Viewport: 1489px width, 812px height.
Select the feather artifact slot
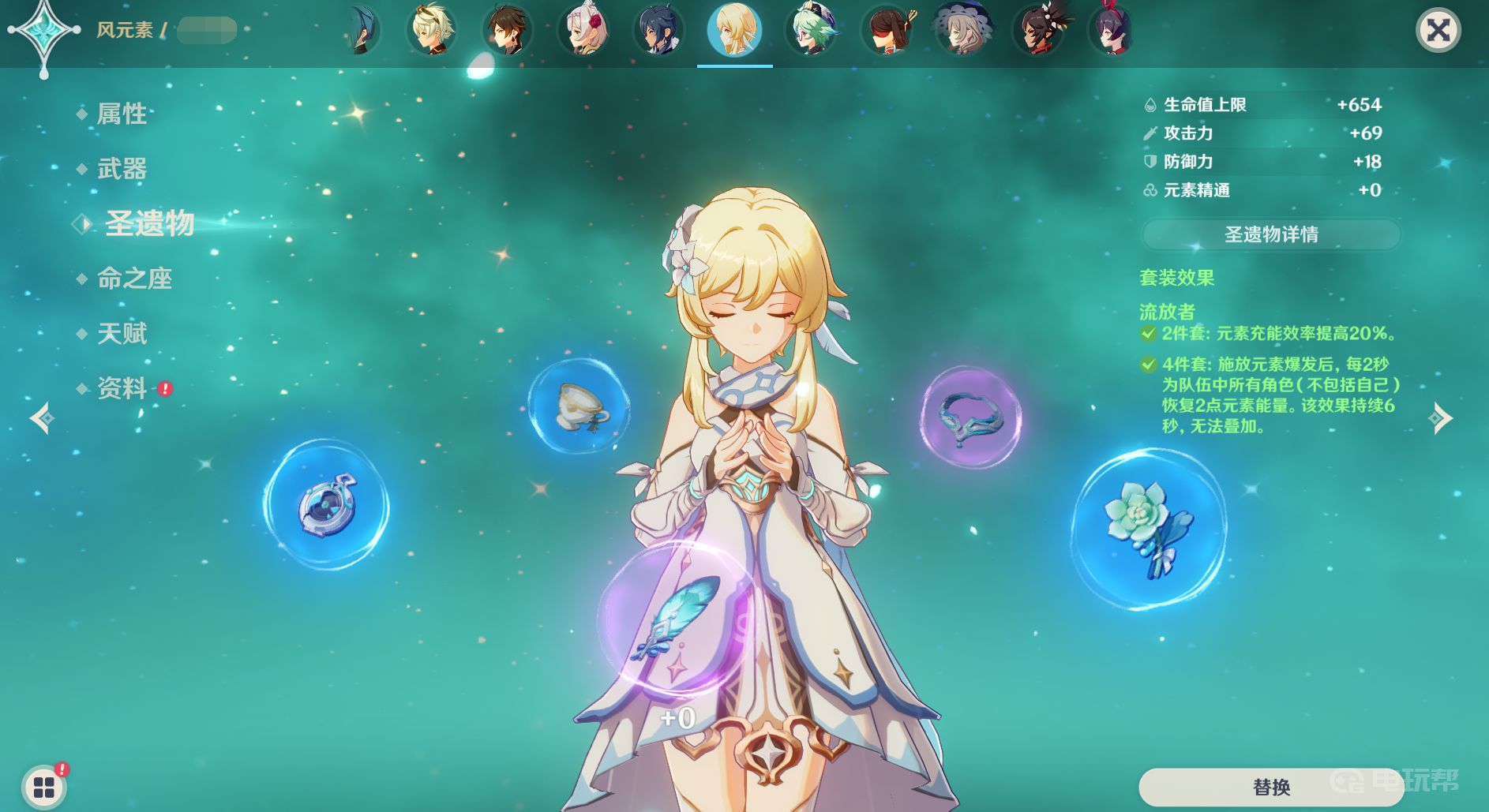click(677, 619)
